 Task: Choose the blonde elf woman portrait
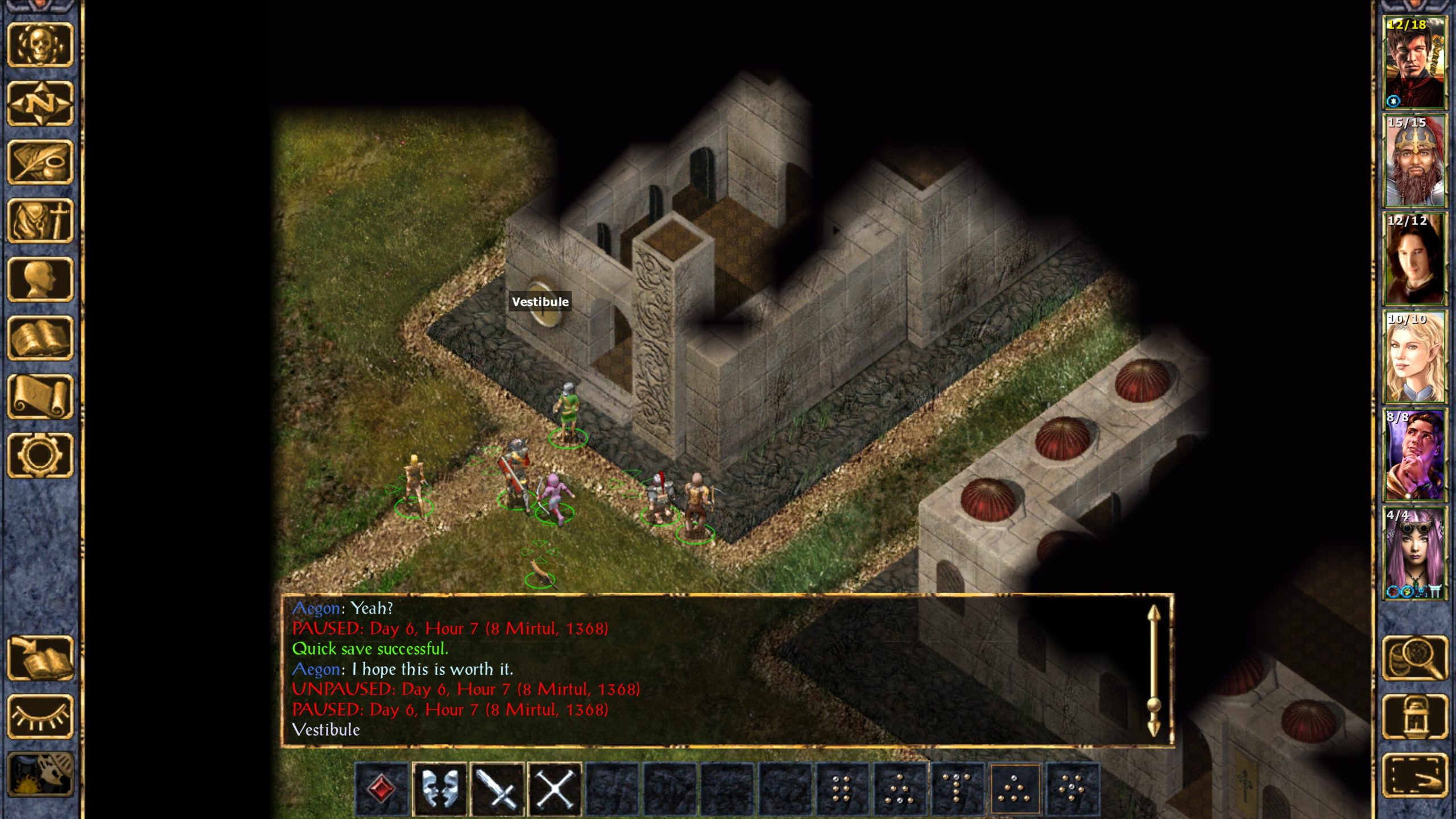(1414, 357)
